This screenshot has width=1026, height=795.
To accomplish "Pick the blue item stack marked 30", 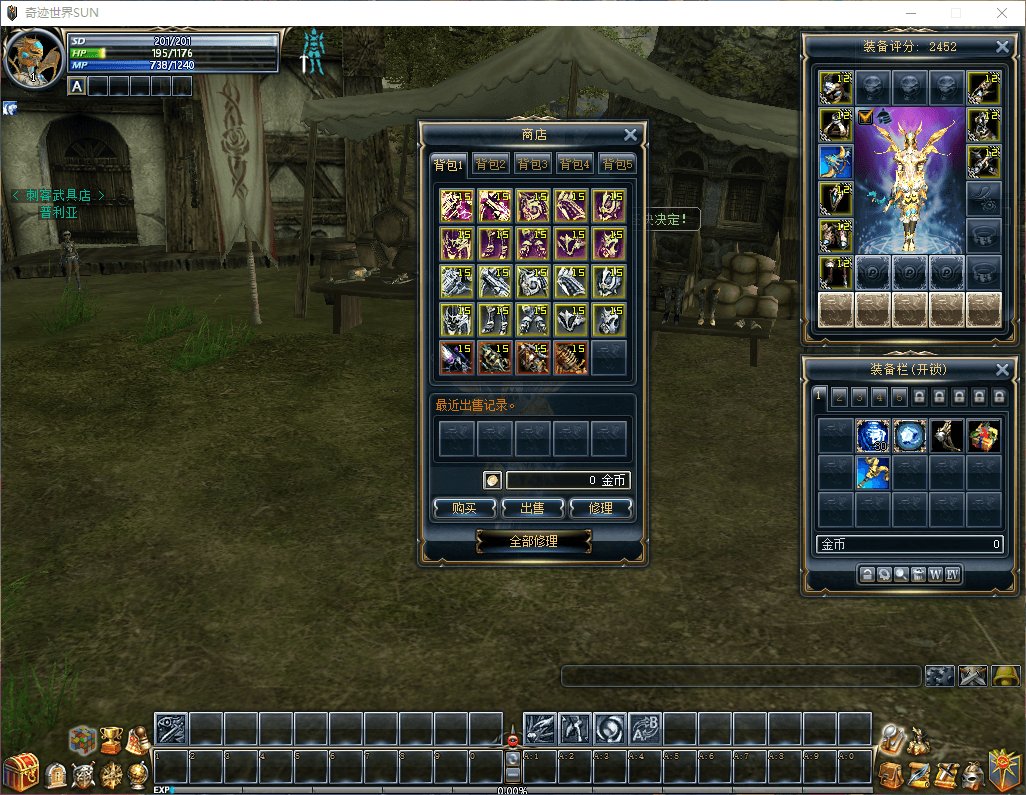I will [872, 435].
